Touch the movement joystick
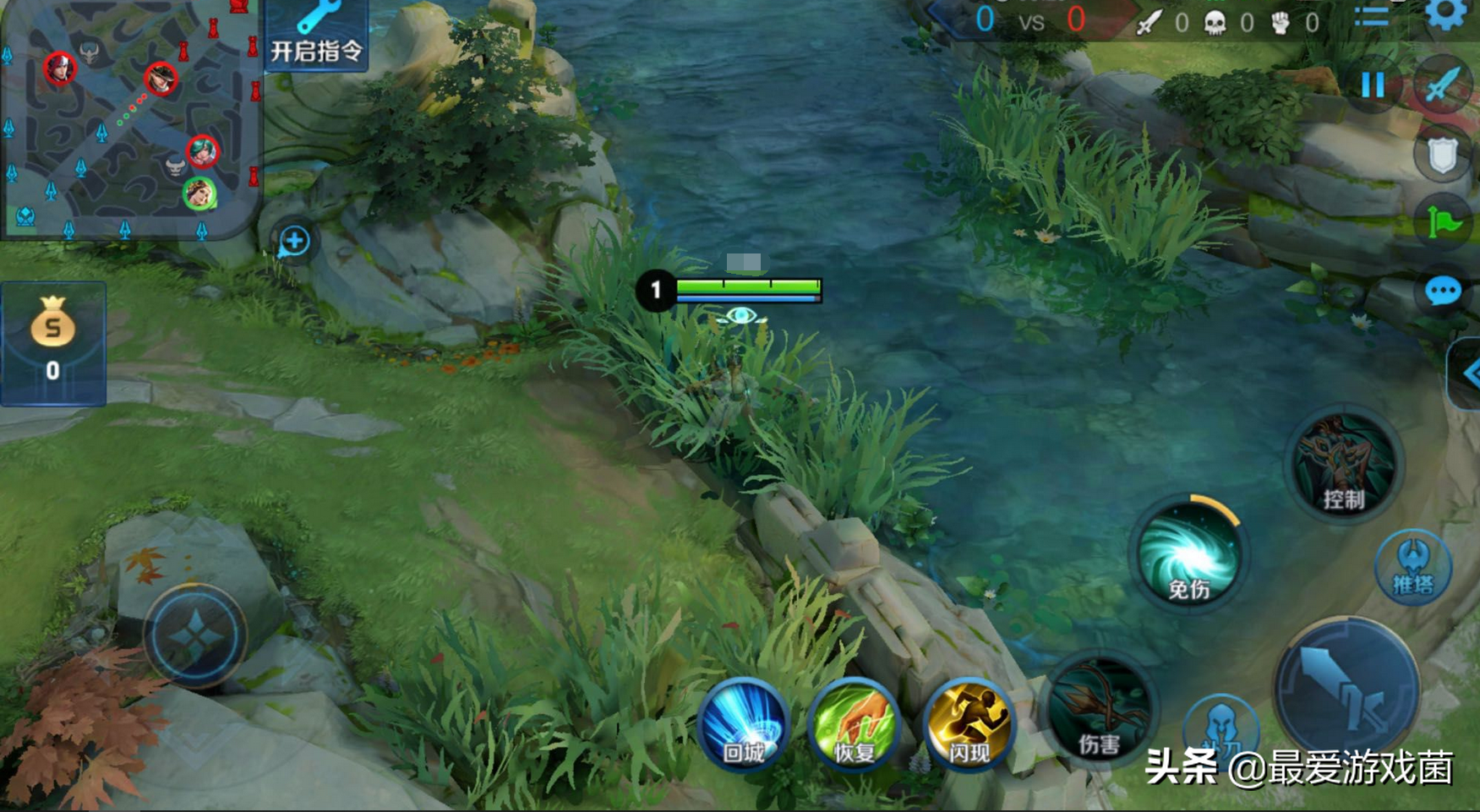The image size is (1480, 812). 195,636
